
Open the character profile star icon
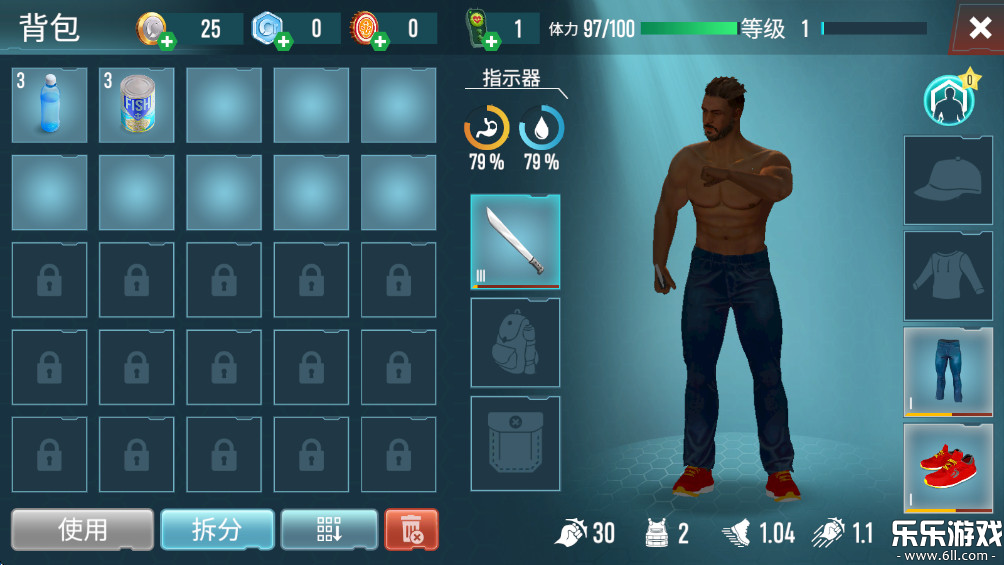click(x=947, y=100)
